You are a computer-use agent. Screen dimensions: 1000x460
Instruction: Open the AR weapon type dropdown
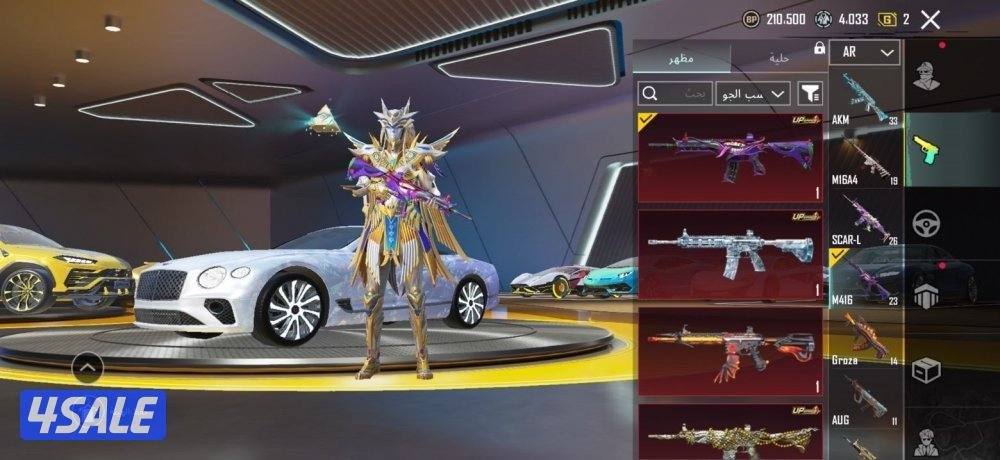click(x=865, y=52)
